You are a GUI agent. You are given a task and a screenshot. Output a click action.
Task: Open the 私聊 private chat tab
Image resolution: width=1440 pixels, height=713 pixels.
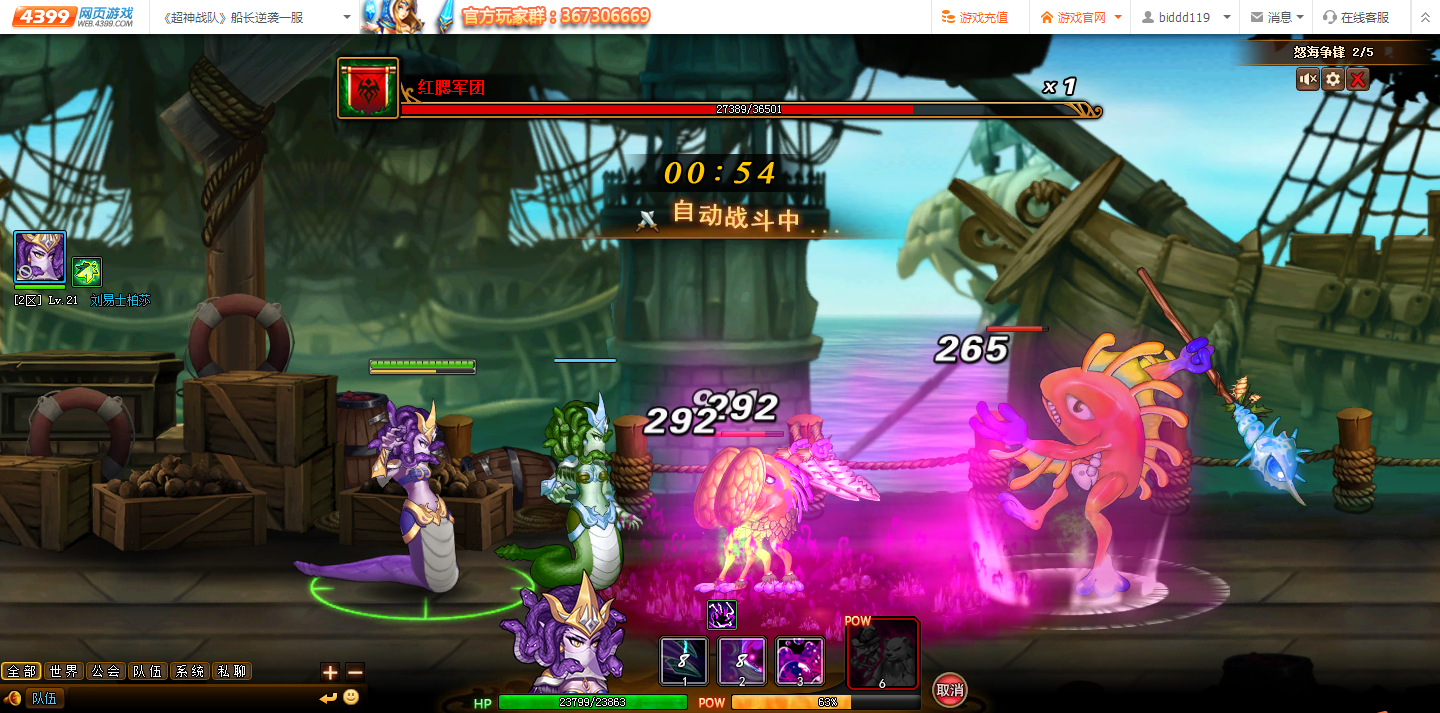coord(232,671)
